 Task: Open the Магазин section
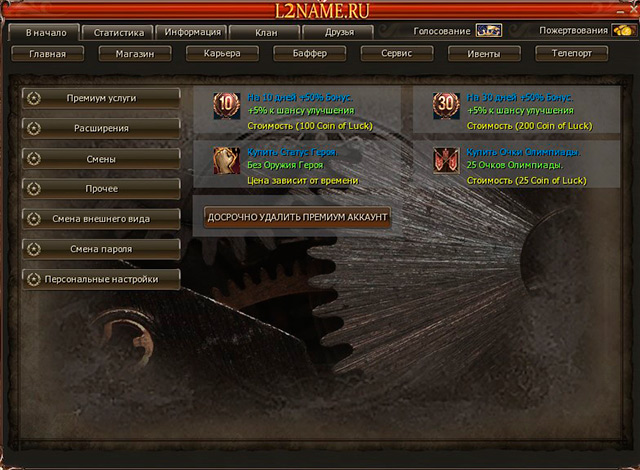pyautogui.click(x=135, y=54)
